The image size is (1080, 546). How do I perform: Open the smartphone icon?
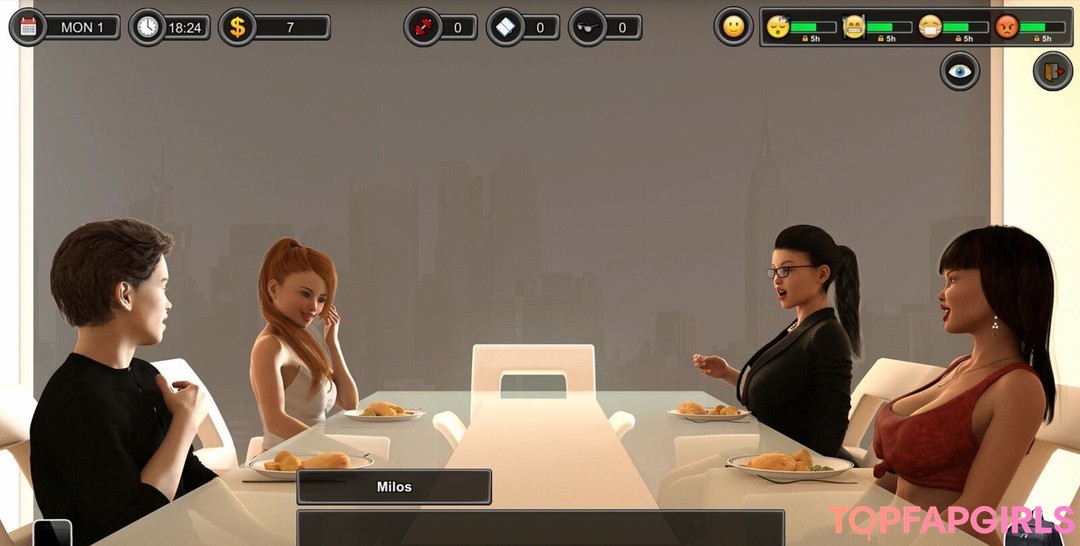click(x=52, y=533)
